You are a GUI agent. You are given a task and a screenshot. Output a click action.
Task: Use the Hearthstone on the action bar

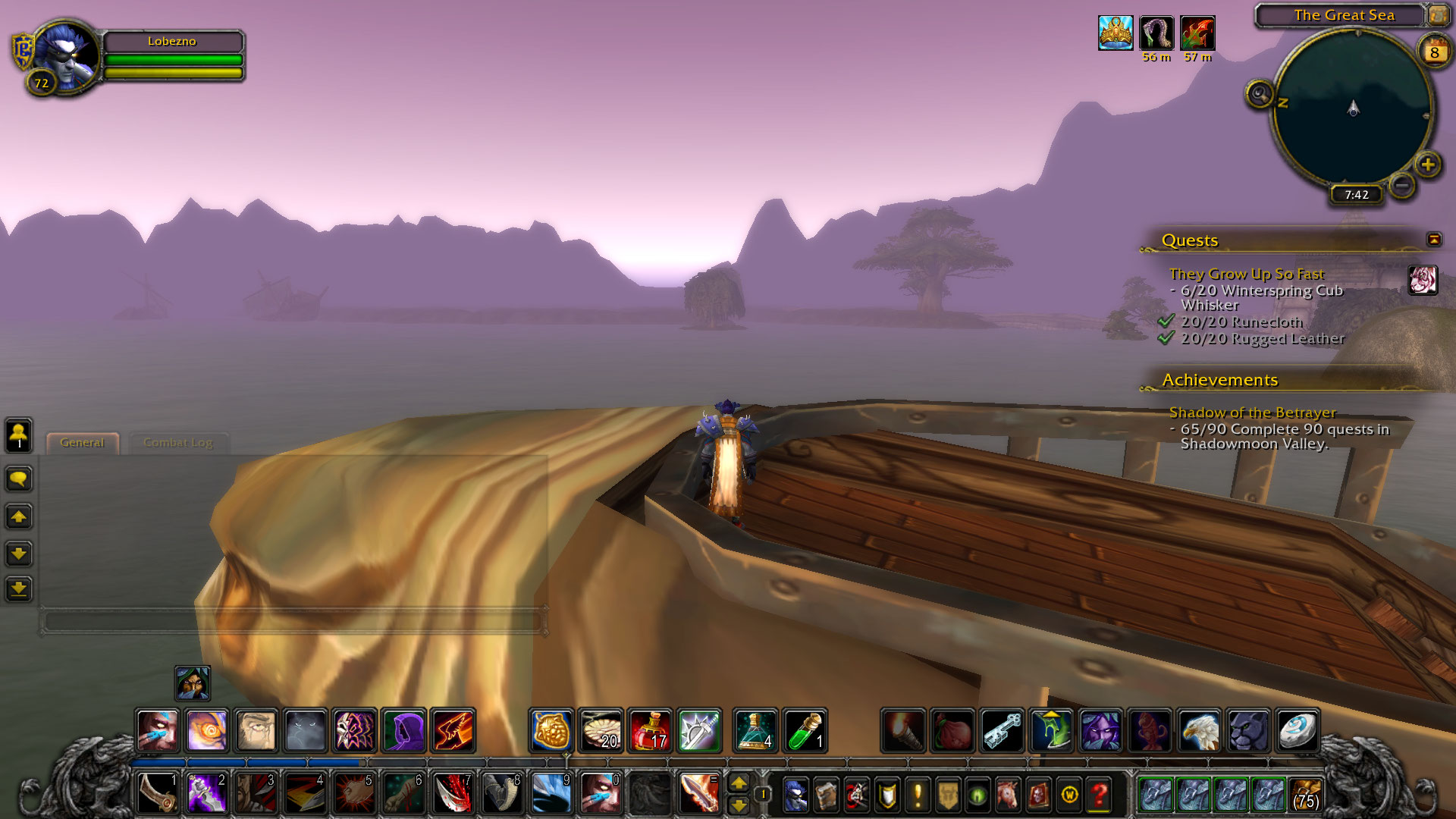coord(1297,731)
